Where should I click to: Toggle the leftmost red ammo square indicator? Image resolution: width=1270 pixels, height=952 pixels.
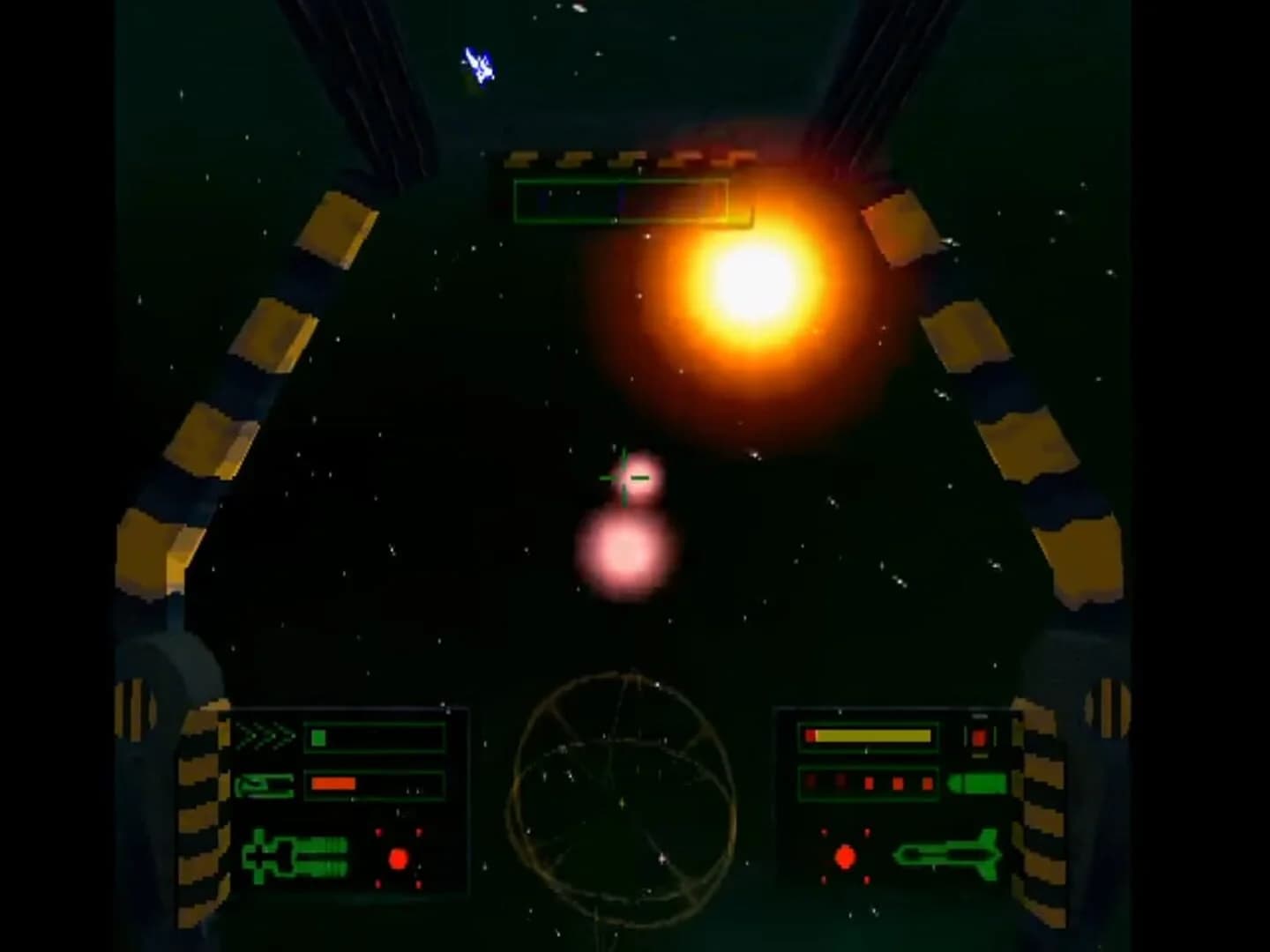(811, 782)
